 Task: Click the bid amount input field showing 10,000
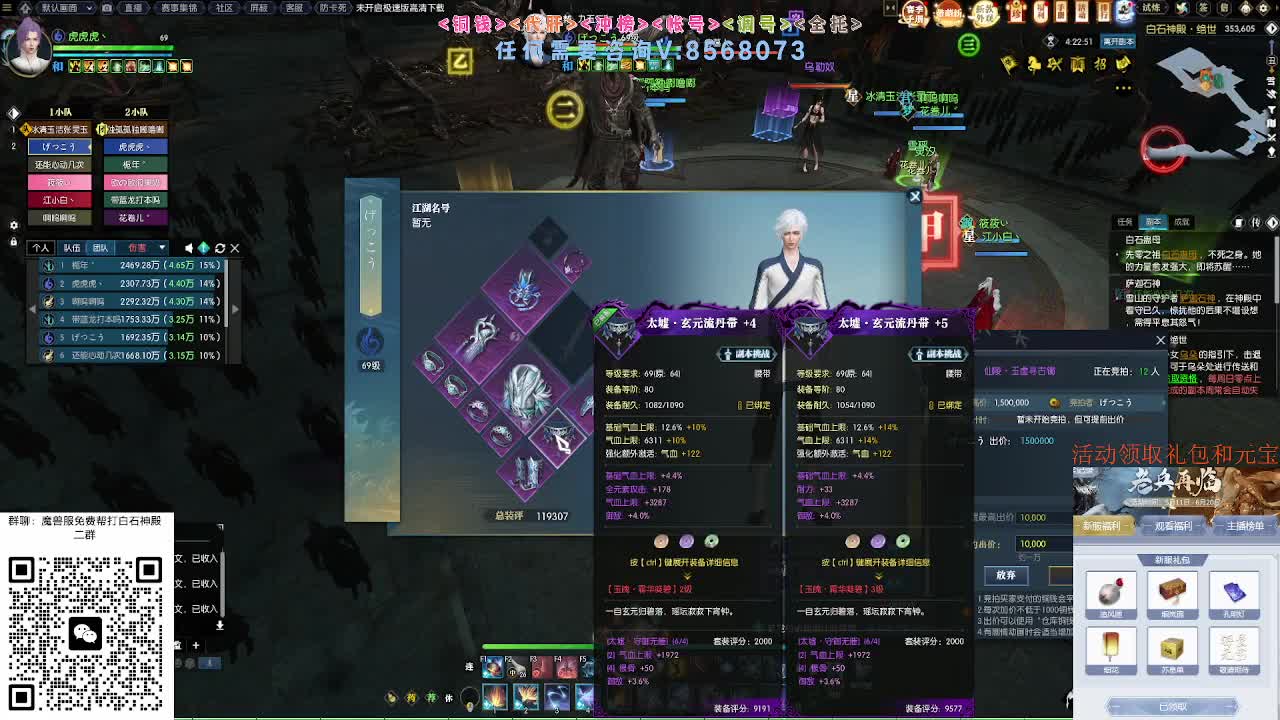click(1030, 544)
